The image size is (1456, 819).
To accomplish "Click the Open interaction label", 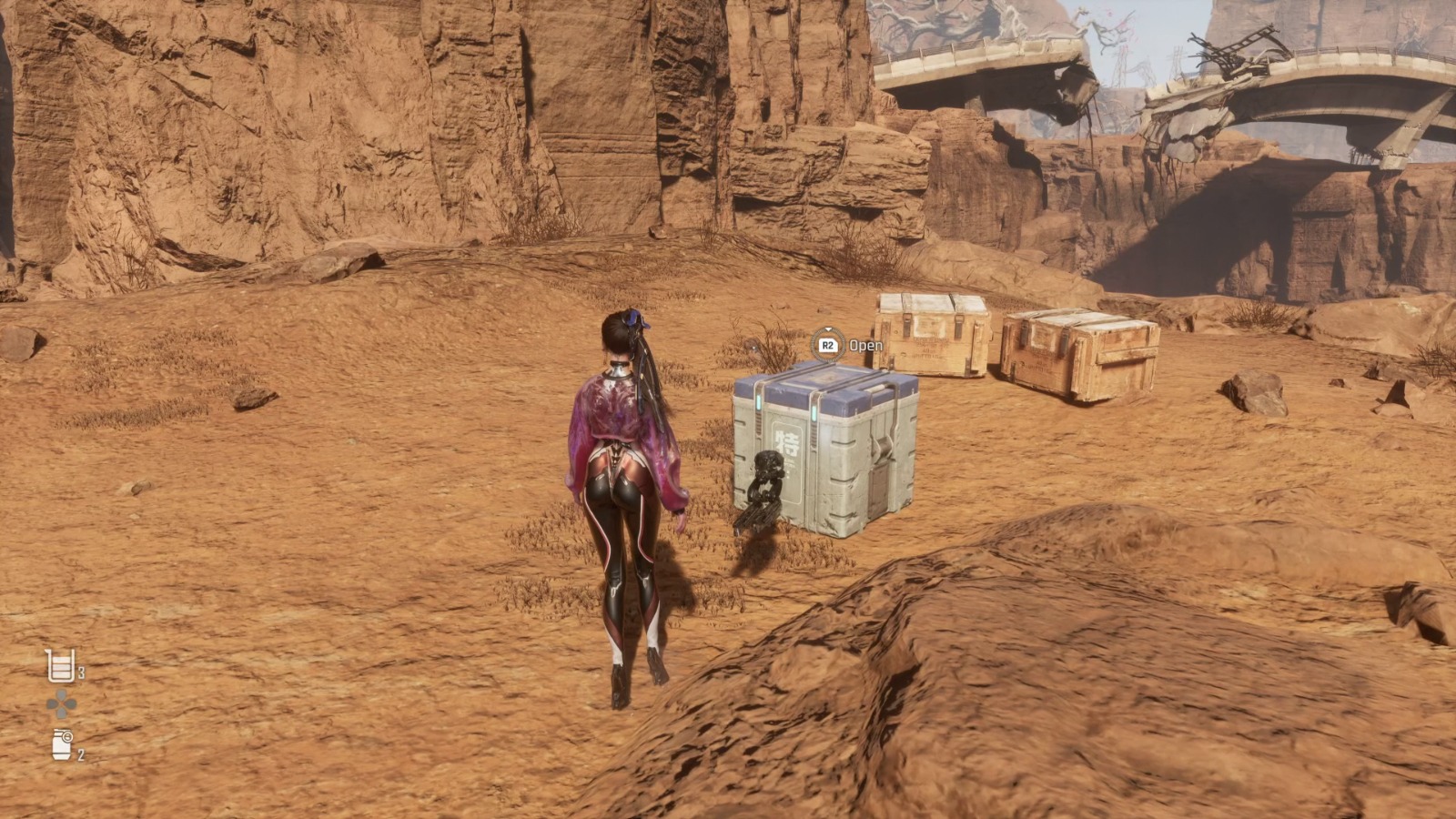I will point(865,346).
